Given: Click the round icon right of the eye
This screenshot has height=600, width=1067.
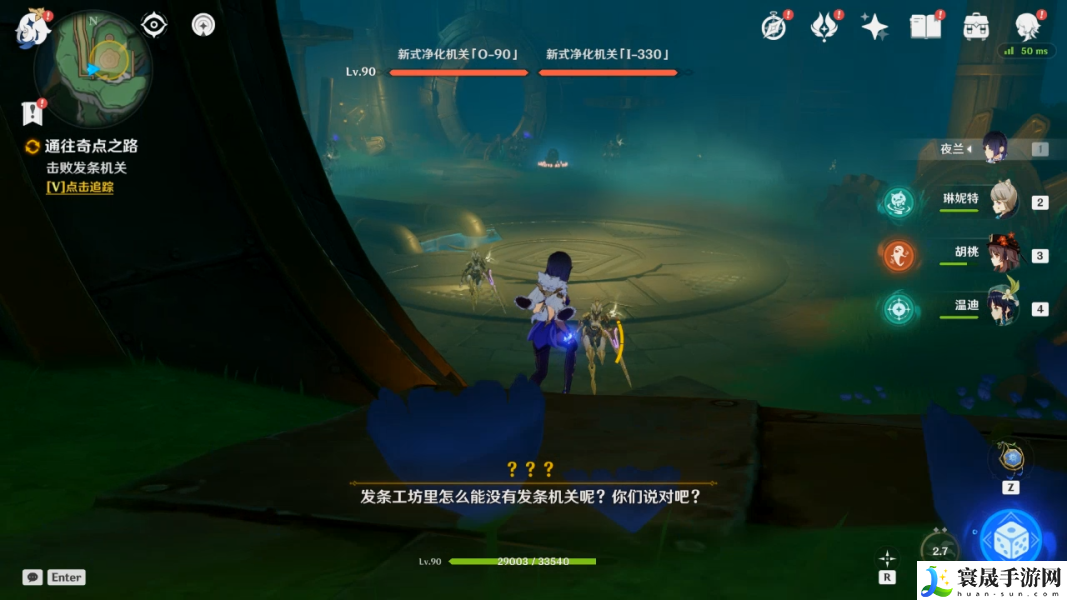Looking at the screenshot, I should (x=204, y=25).
